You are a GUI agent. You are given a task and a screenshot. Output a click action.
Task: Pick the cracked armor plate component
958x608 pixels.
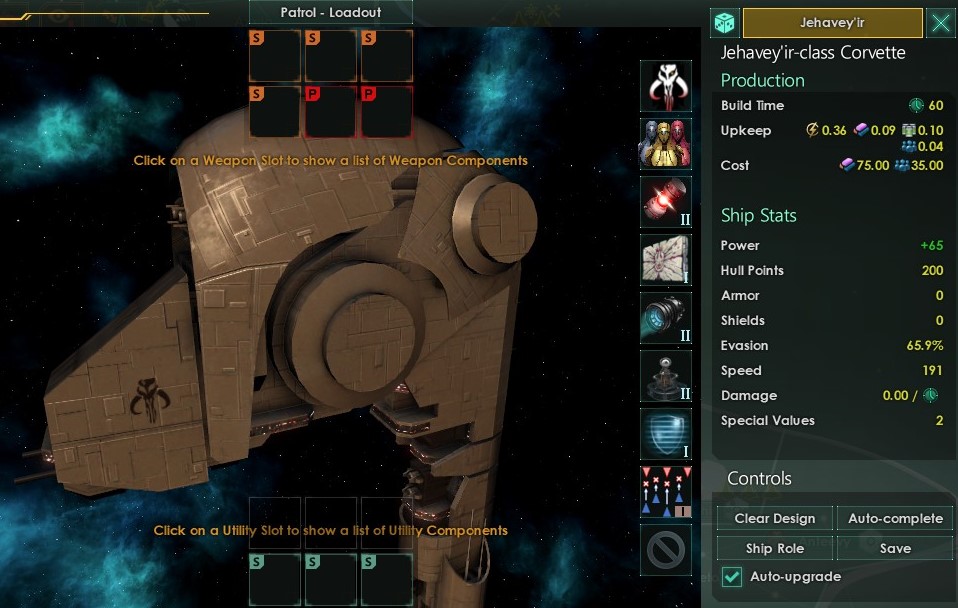click(665, 260)
